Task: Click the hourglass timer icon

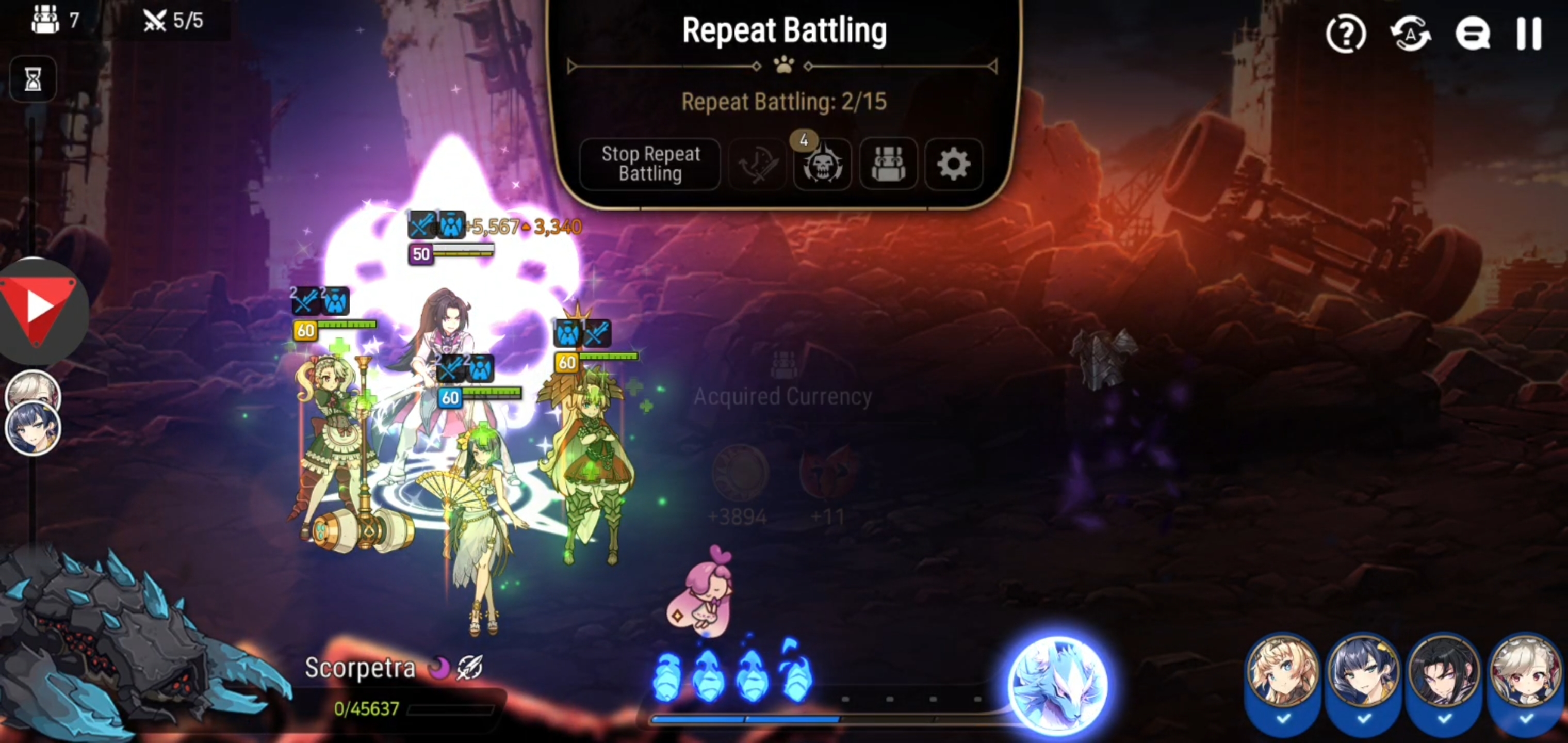Action: 32,79
